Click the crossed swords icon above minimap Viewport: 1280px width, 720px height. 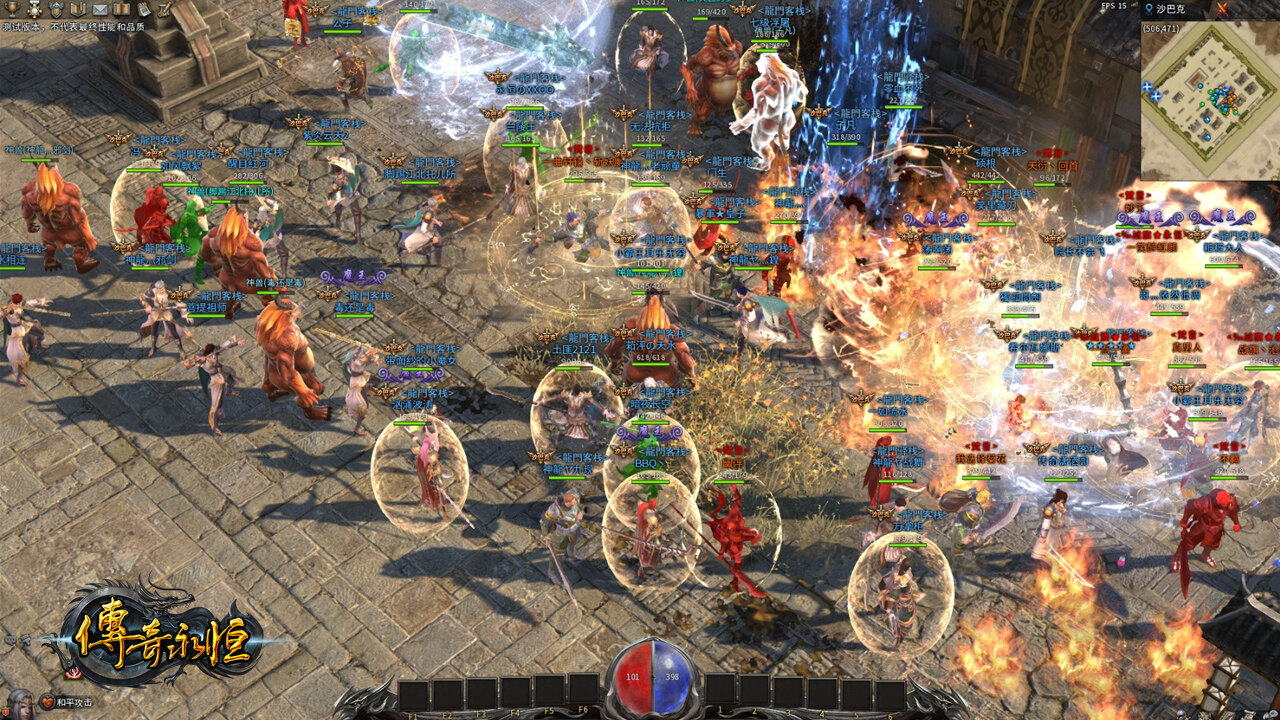[x=1222, y=8]
